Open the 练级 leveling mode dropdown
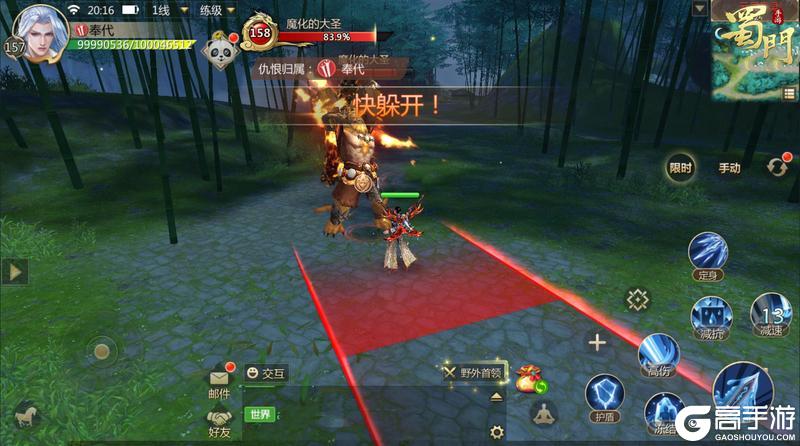Screen dimensions: 800x446 pos(213,10)
